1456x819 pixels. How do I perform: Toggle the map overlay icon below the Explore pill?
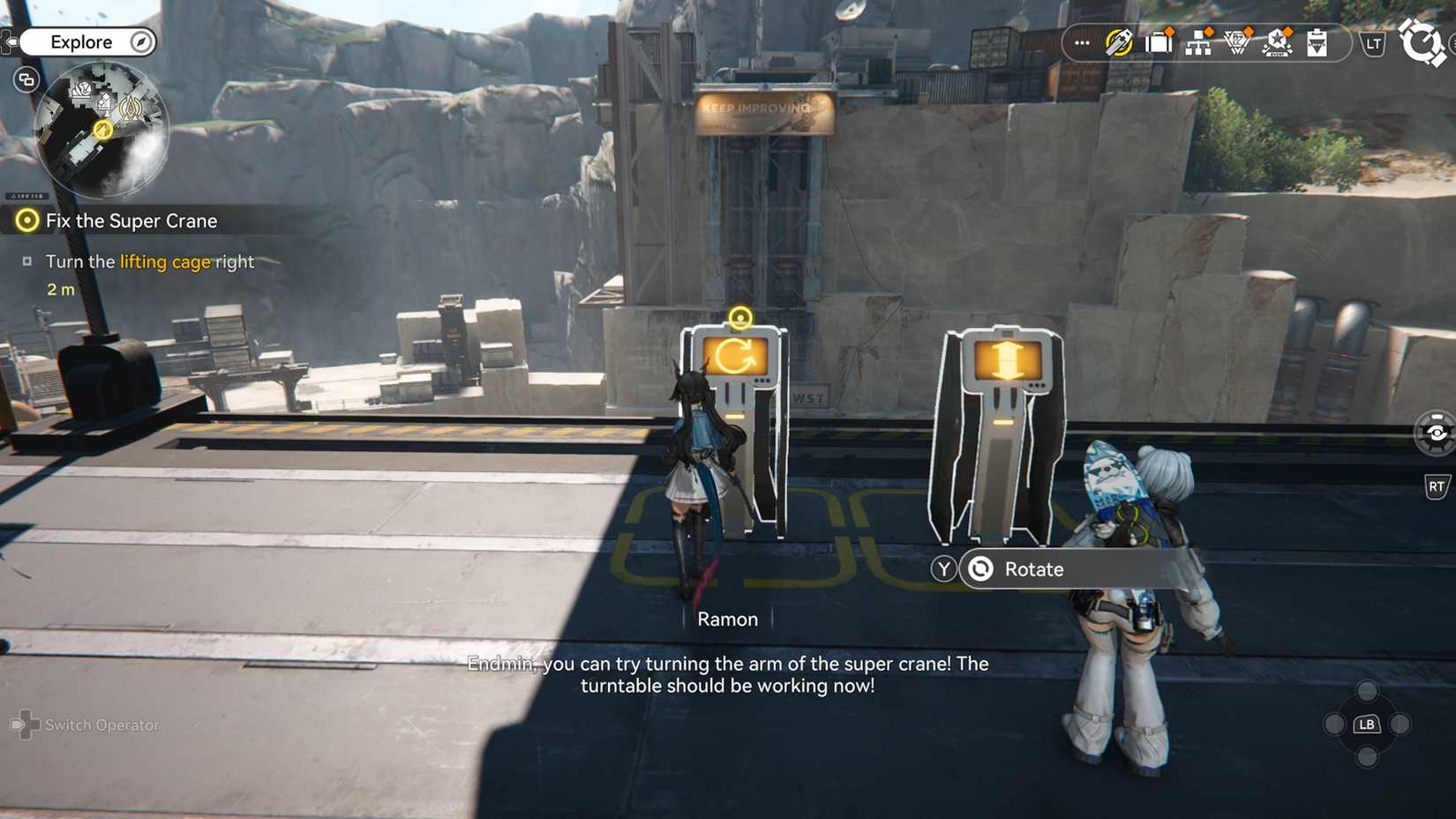coord(26,79)
